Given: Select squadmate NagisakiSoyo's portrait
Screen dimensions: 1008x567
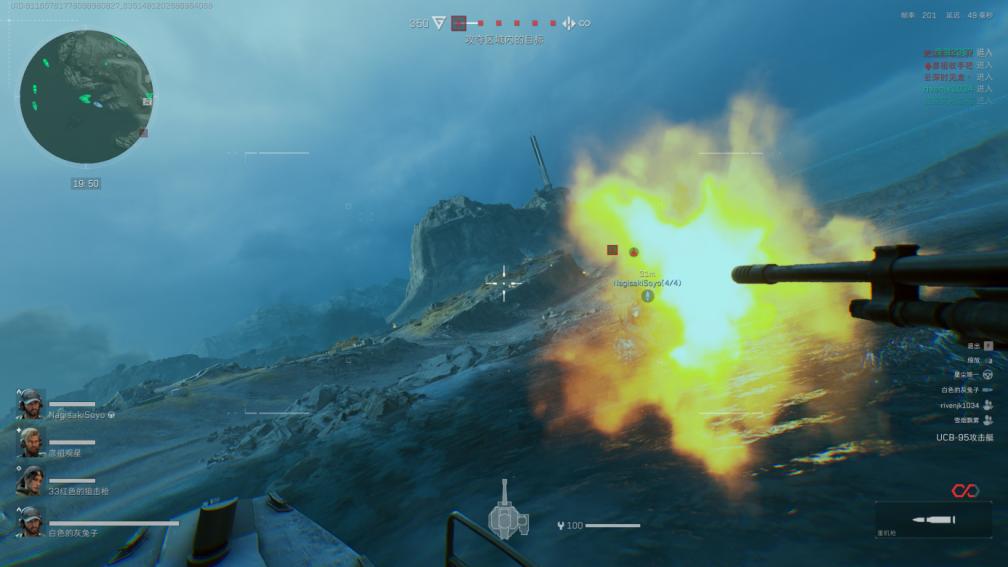Looking at the screenshot, I should 30,404.
